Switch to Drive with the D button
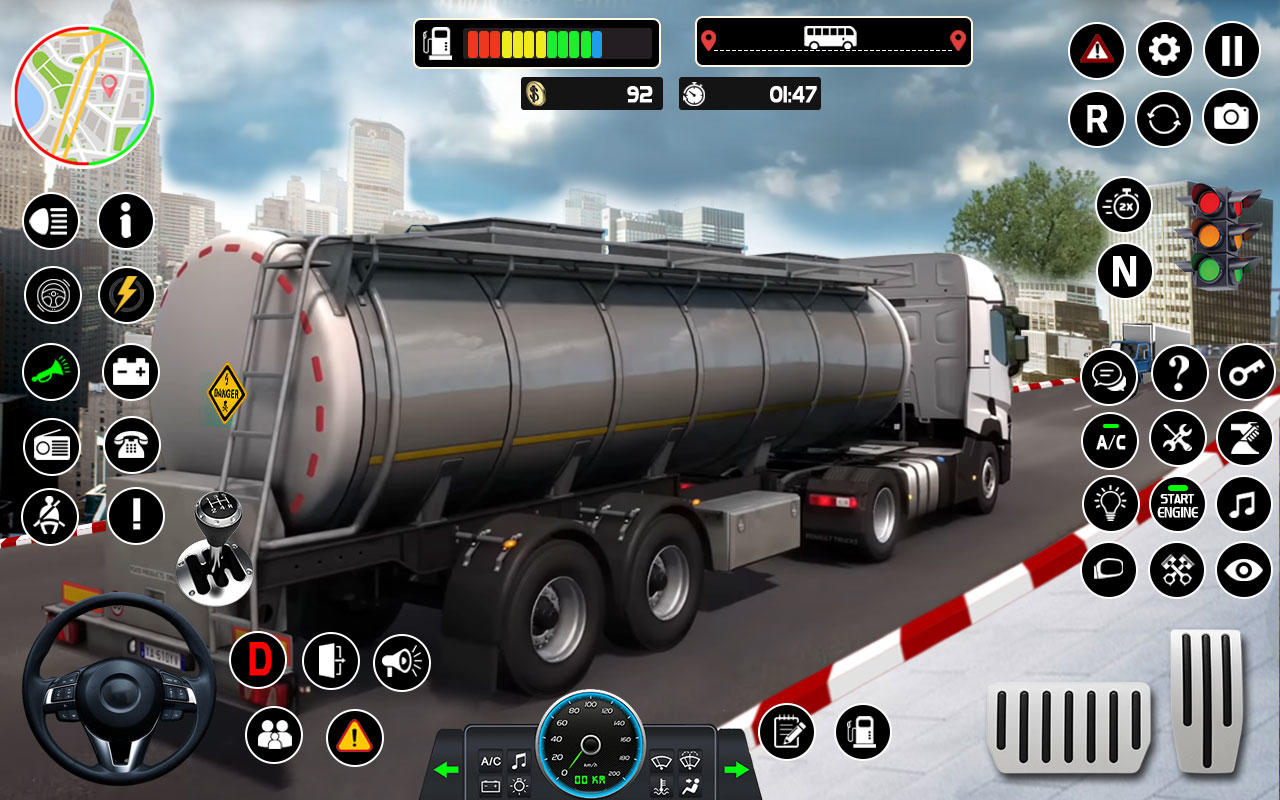 (260, 659)
